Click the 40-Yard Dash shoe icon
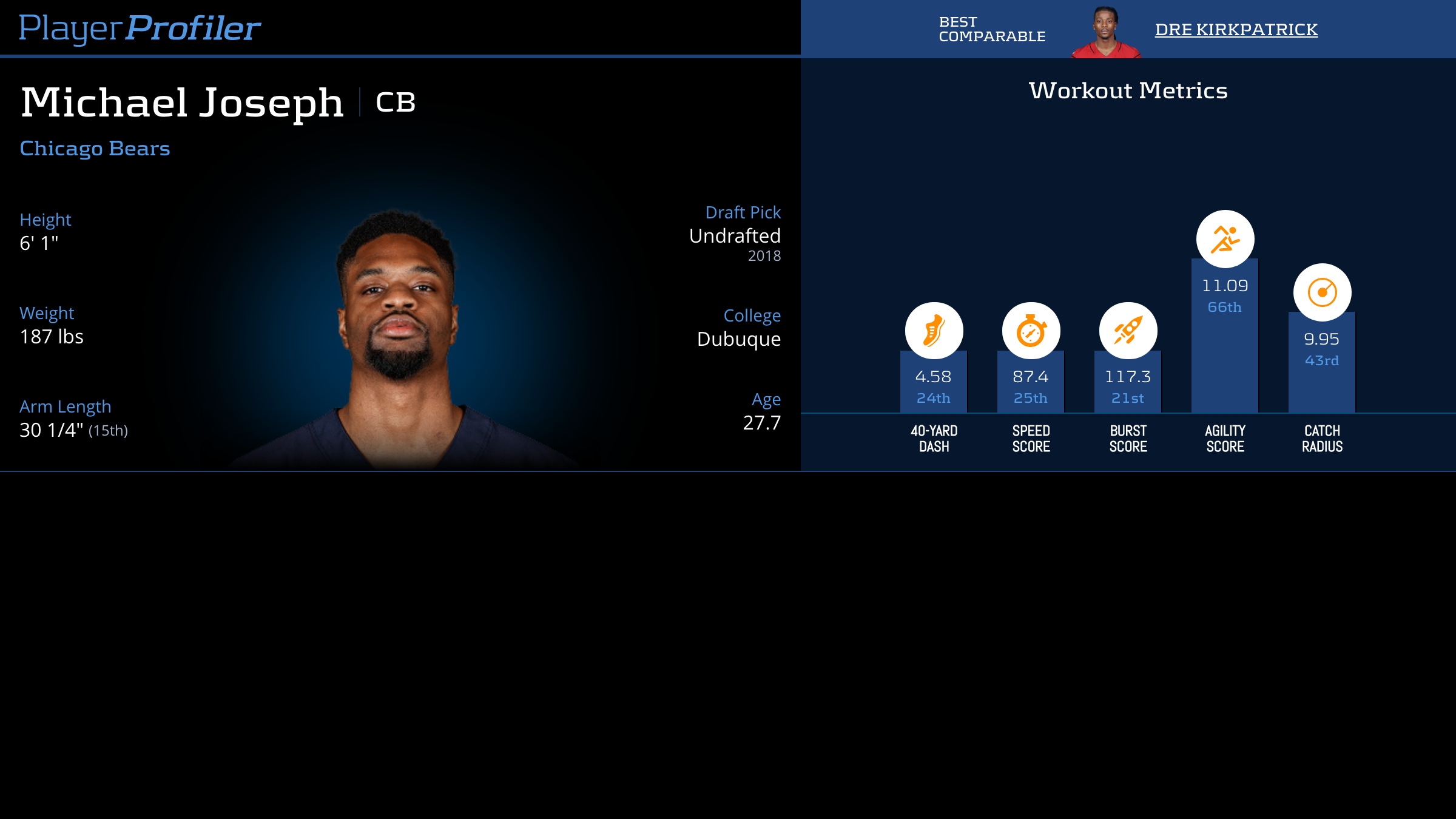Image resolution: width=1456 pixels, height=819 pixels. click(934, 331)
